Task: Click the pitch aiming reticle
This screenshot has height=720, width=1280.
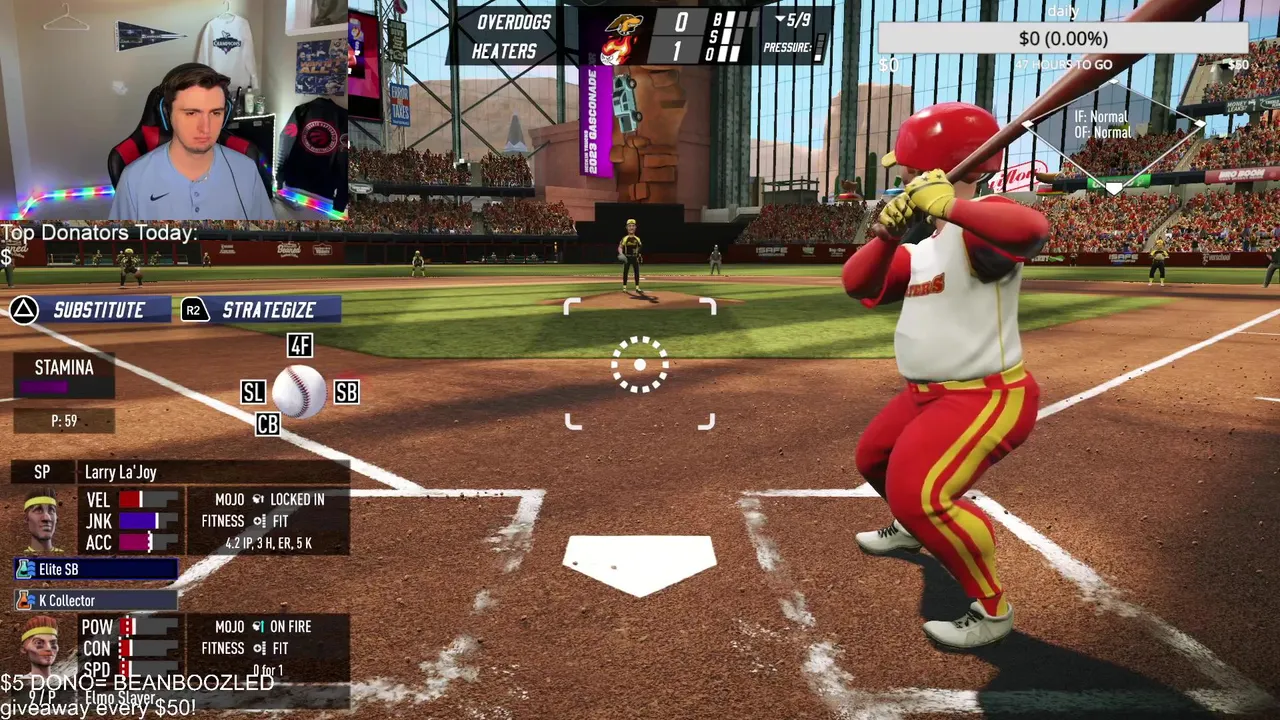Action: click(640, 364)
